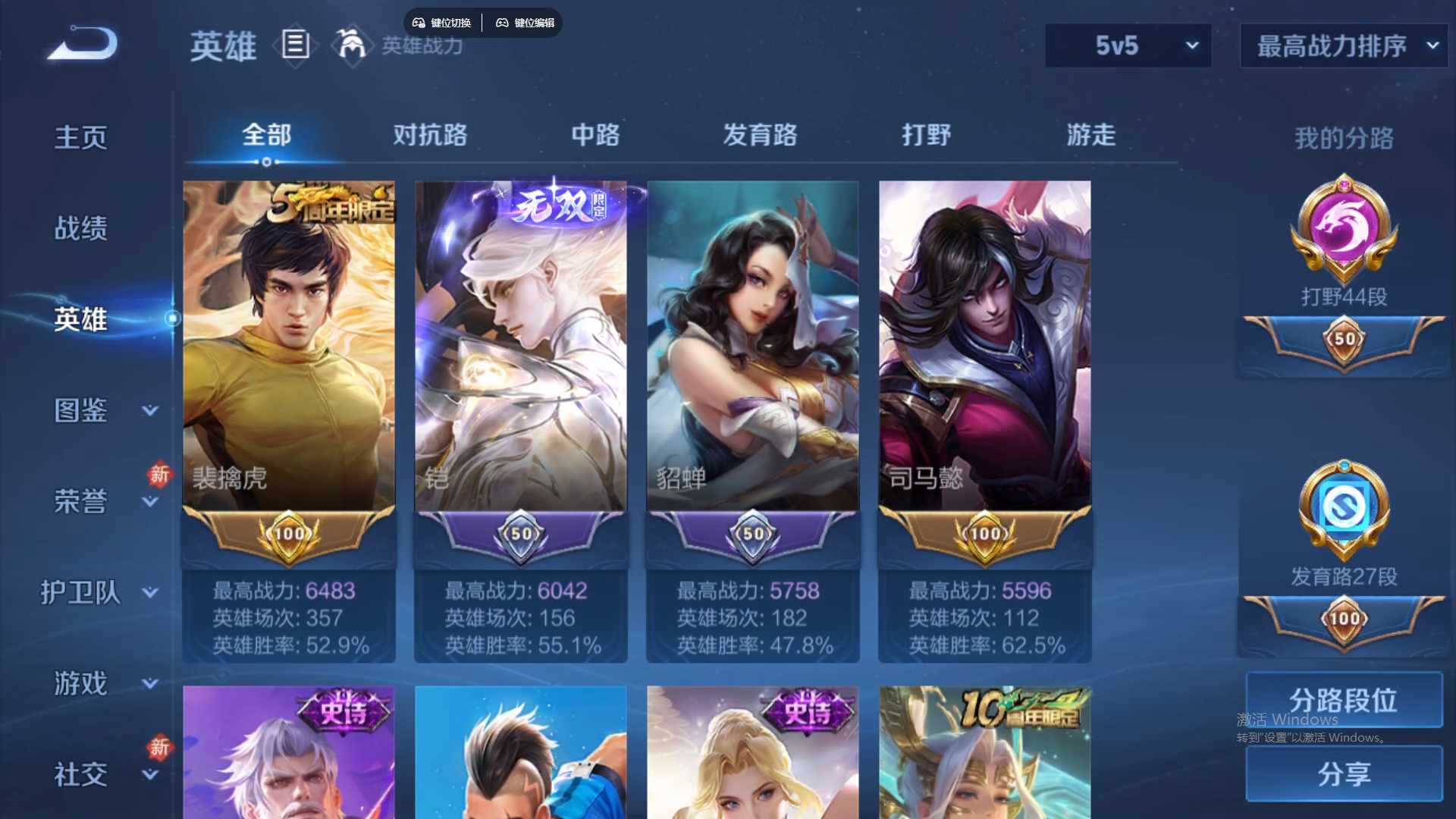Screen dimensions: 1456x819
Task: Click the gold level 100 badge under 裴擒虎
Action: coord(288,533)
